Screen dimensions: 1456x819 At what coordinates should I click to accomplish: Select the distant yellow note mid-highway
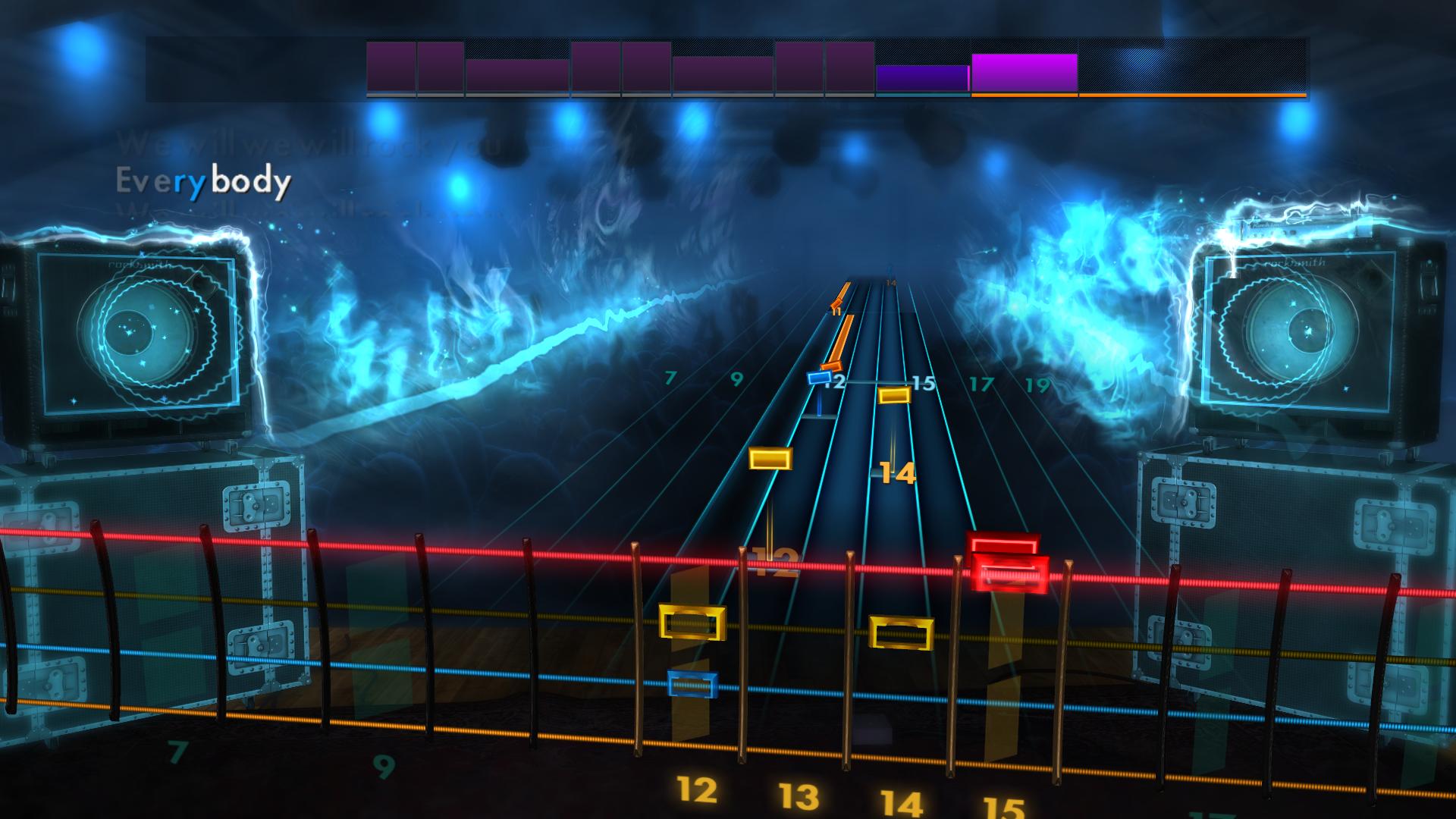click(x=770, y=459)
